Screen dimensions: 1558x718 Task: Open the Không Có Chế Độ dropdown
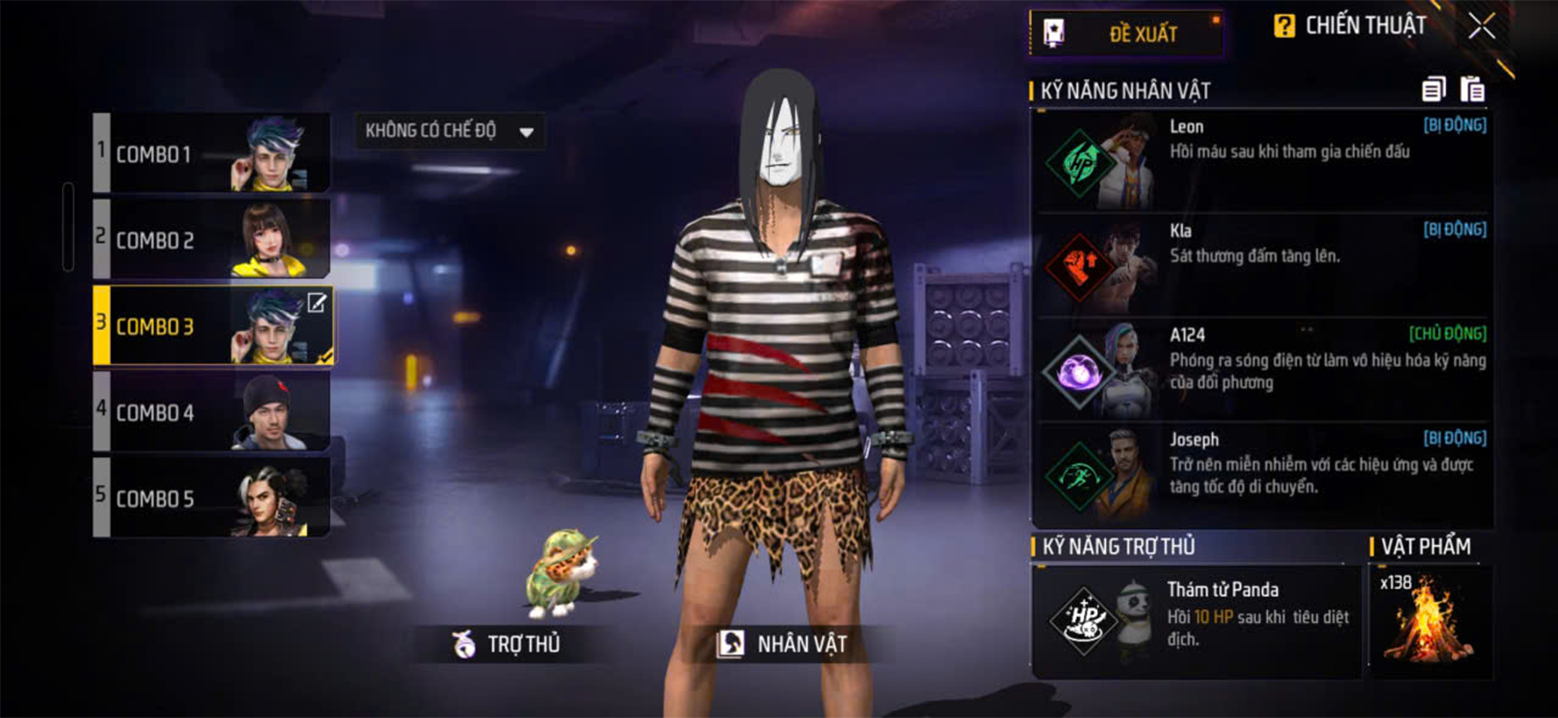point(450,132)
